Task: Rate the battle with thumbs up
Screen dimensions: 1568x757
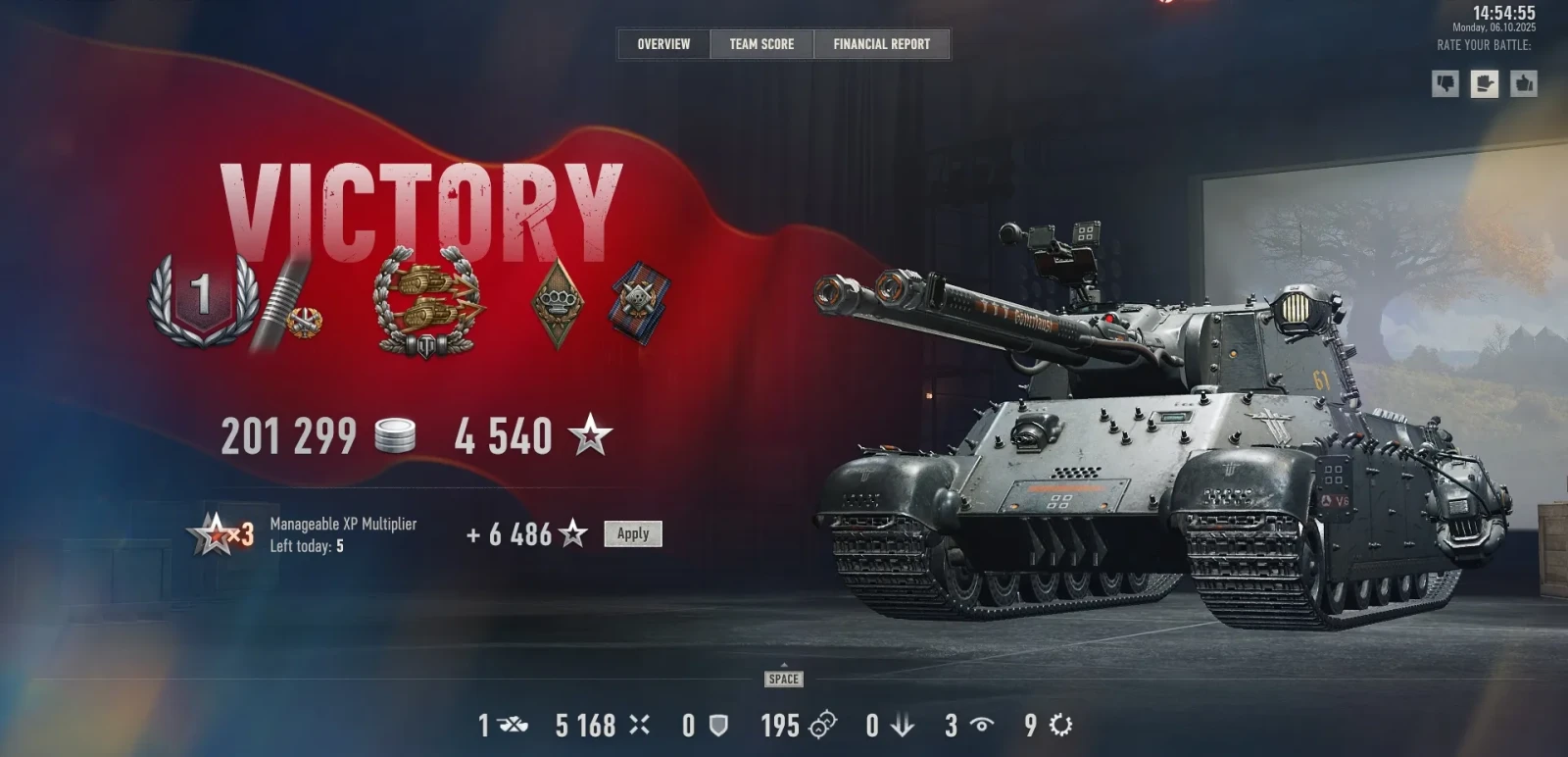Action: click(x=1524, y=83)
